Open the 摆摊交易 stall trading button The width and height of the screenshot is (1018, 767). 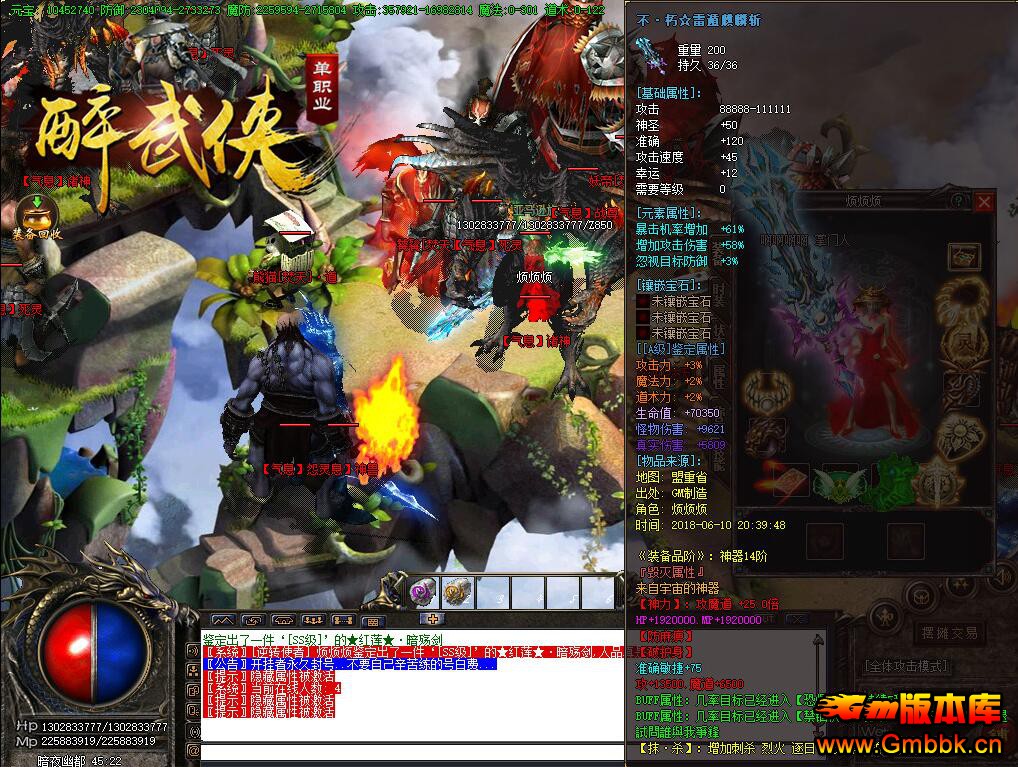(951, 632)
